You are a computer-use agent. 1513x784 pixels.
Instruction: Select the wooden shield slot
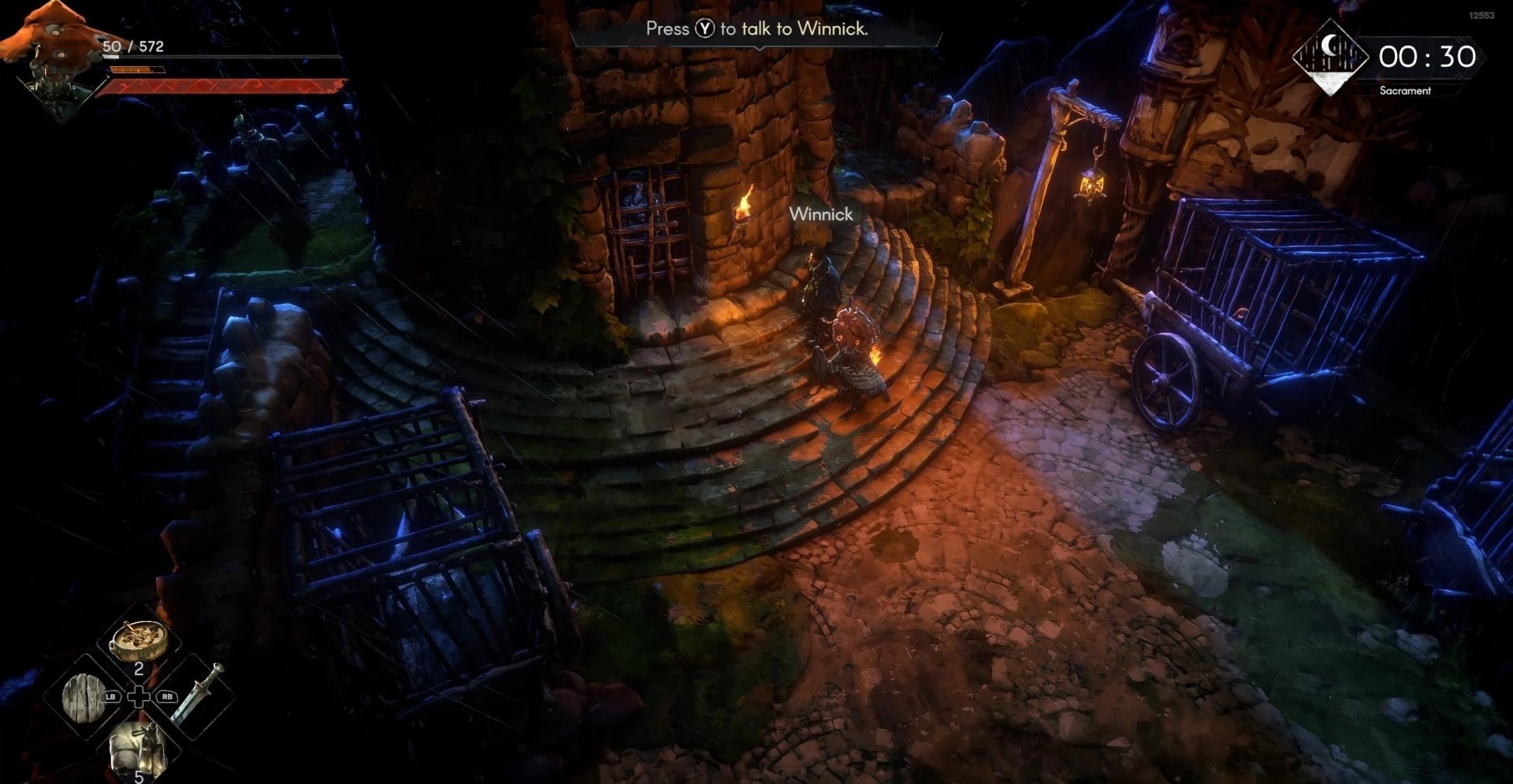tap(84, 697)
